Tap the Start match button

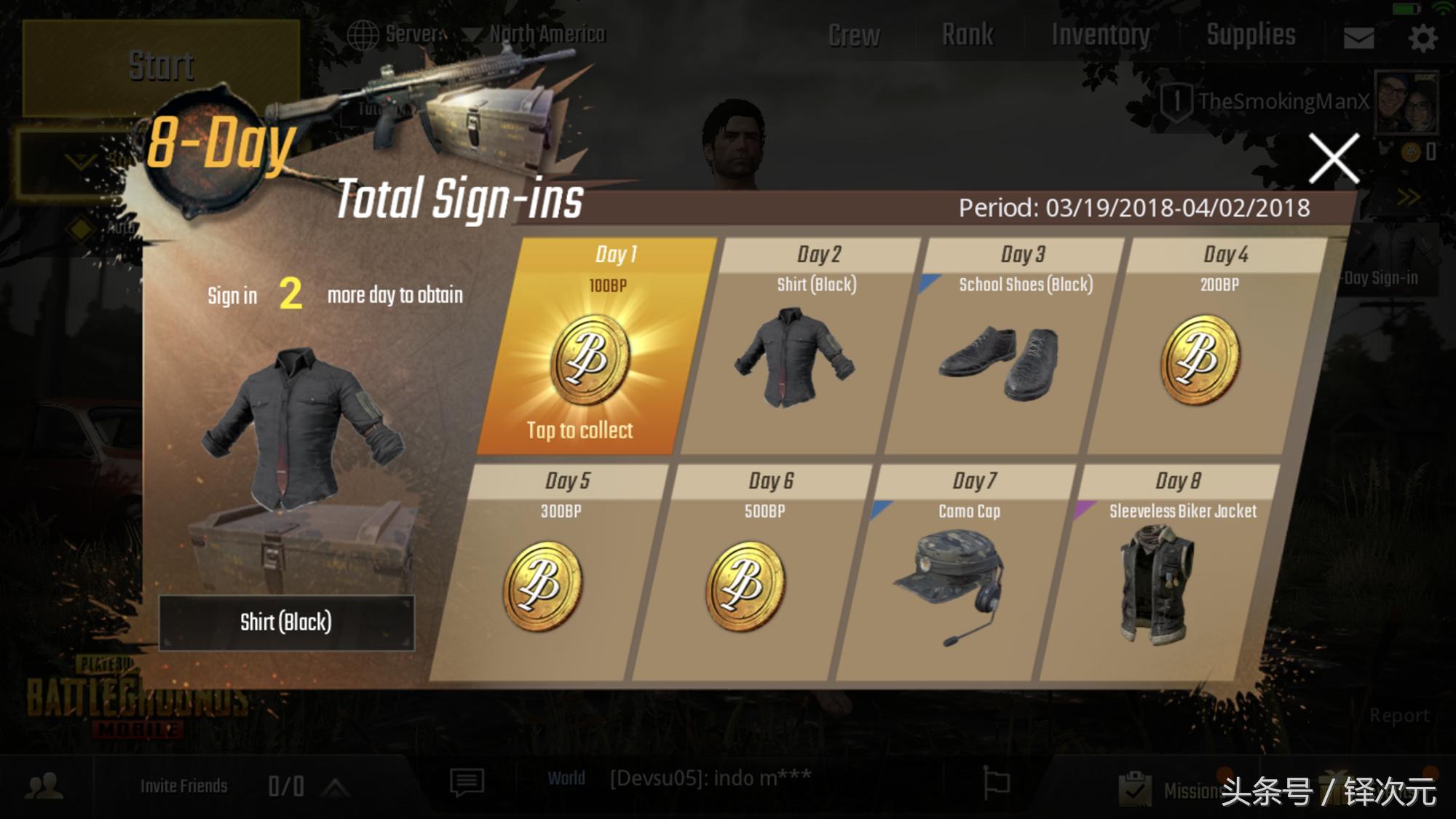(x=161, y=67)
